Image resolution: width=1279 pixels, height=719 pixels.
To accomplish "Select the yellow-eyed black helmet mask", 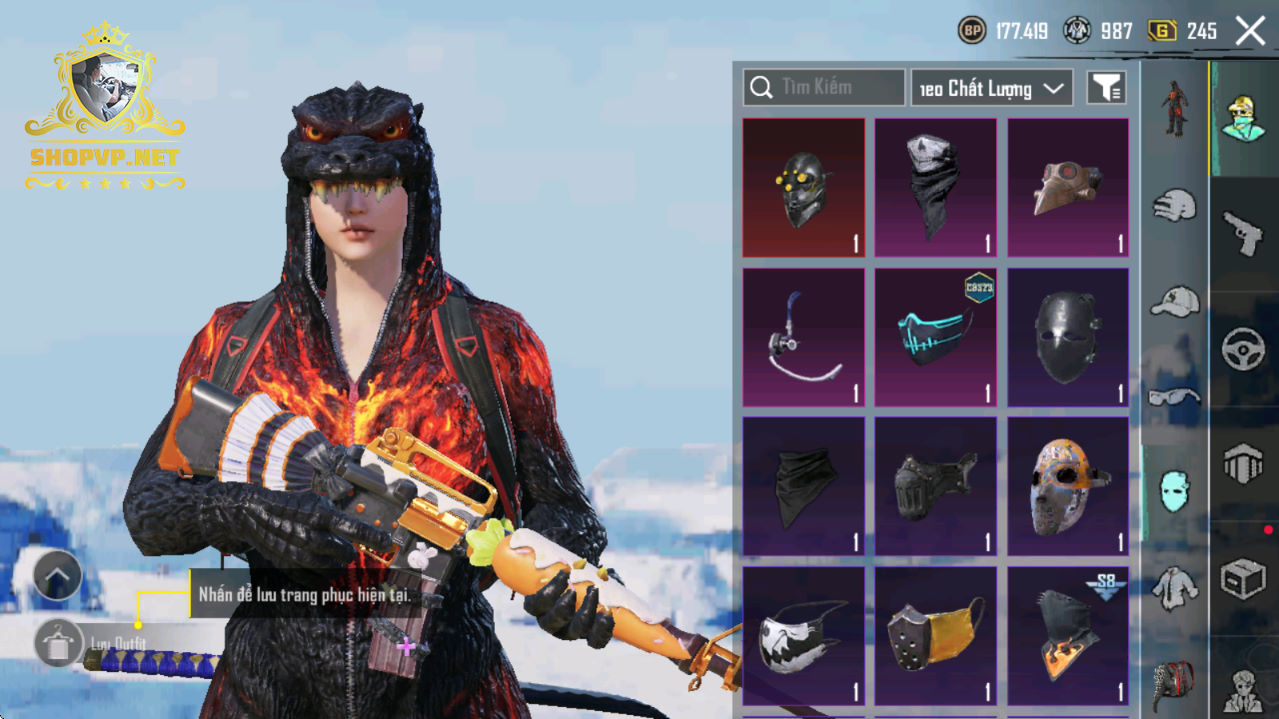I will tap(803, 188).
